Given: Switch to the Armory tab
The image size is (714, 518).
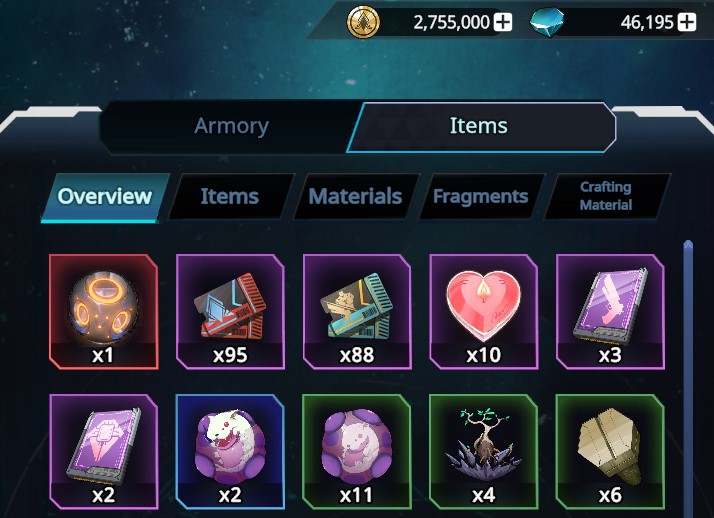Looking at the screenshot, I should coord(231,126).
